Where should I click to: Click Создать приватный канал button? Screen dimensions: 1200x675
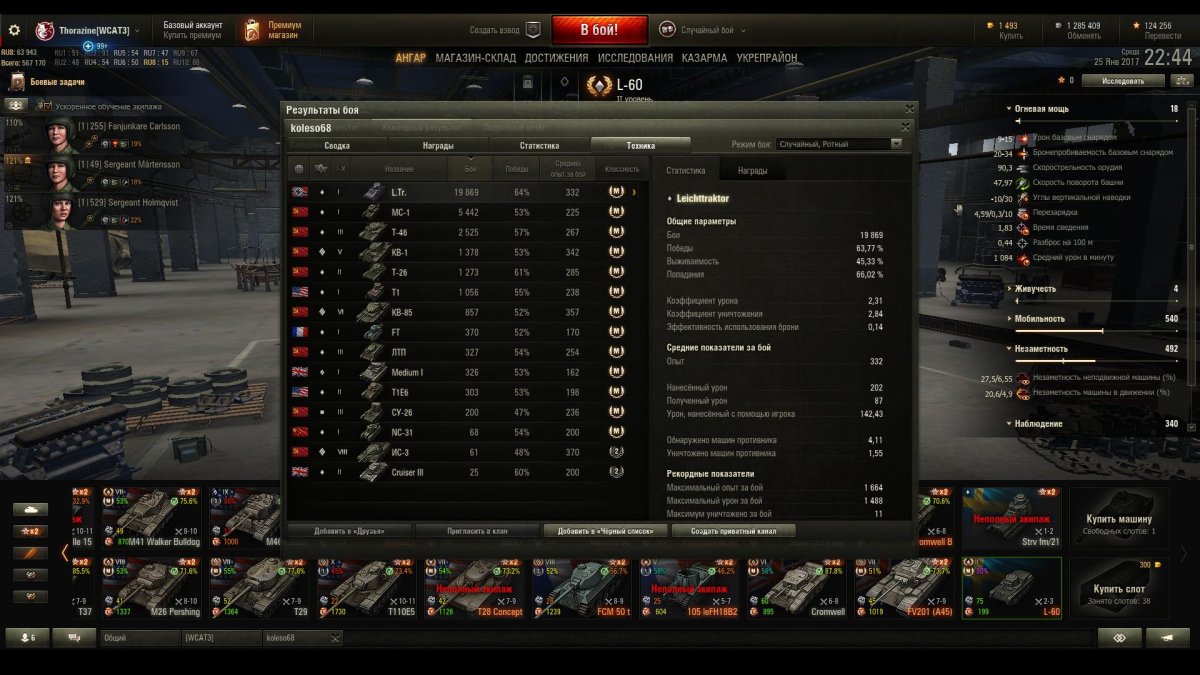733,530
